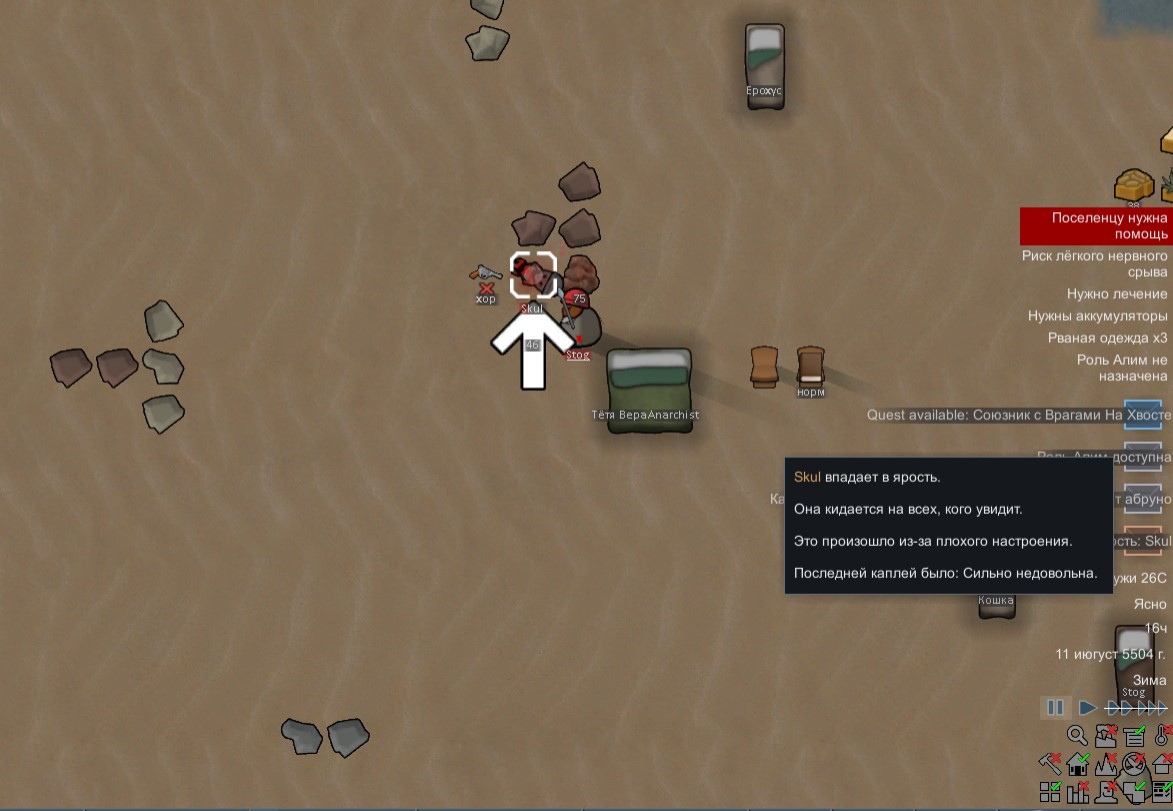The height and width of the screenshot is (811, 1173).
Task: Toggle the four-squares grid overlay
Action: click(x=1050, y=793)
